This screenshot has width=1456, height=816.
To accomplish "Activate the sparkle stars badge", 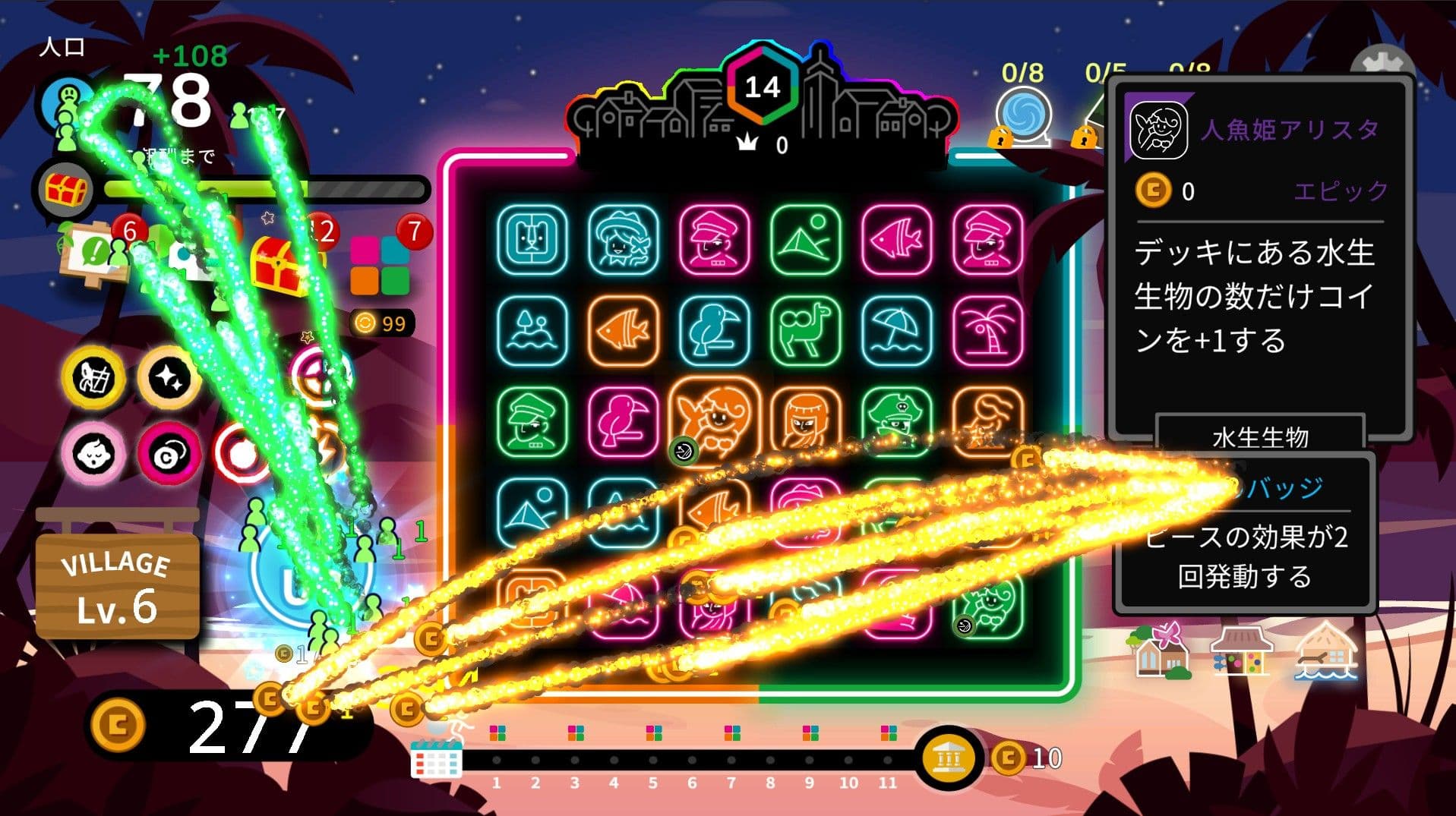I will [x=169, y=377].
